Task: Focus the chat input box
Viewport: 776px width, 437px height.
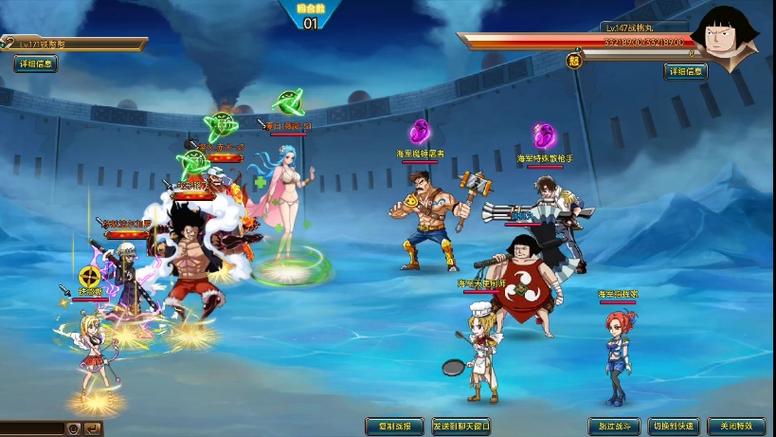Action: [32, 428]
